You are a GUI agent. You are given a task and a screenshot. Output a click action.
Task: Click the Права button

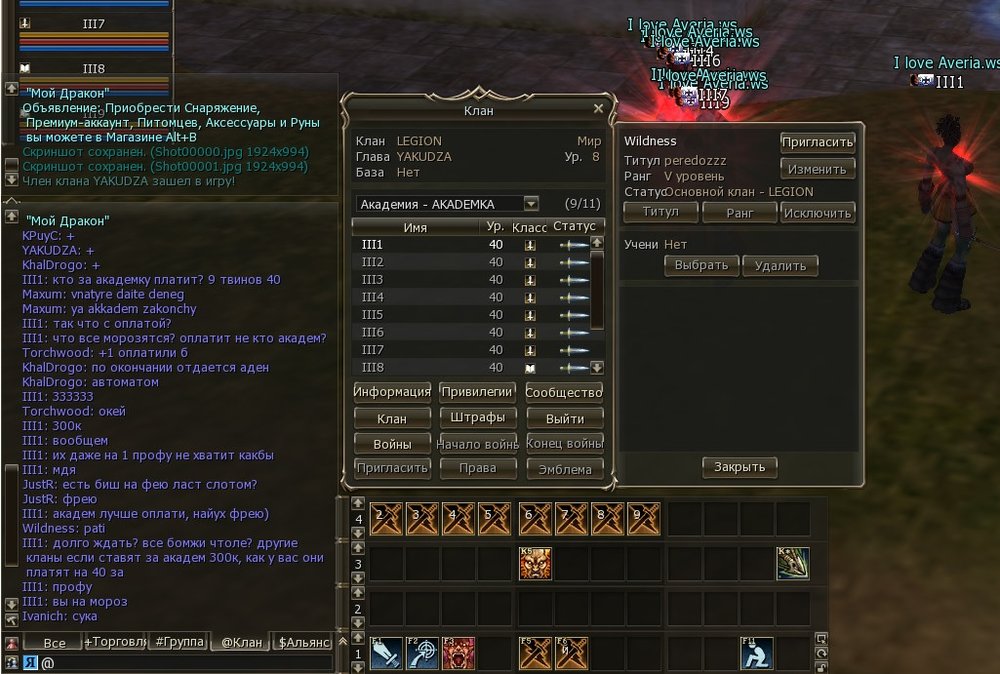(x=478, y=468)
